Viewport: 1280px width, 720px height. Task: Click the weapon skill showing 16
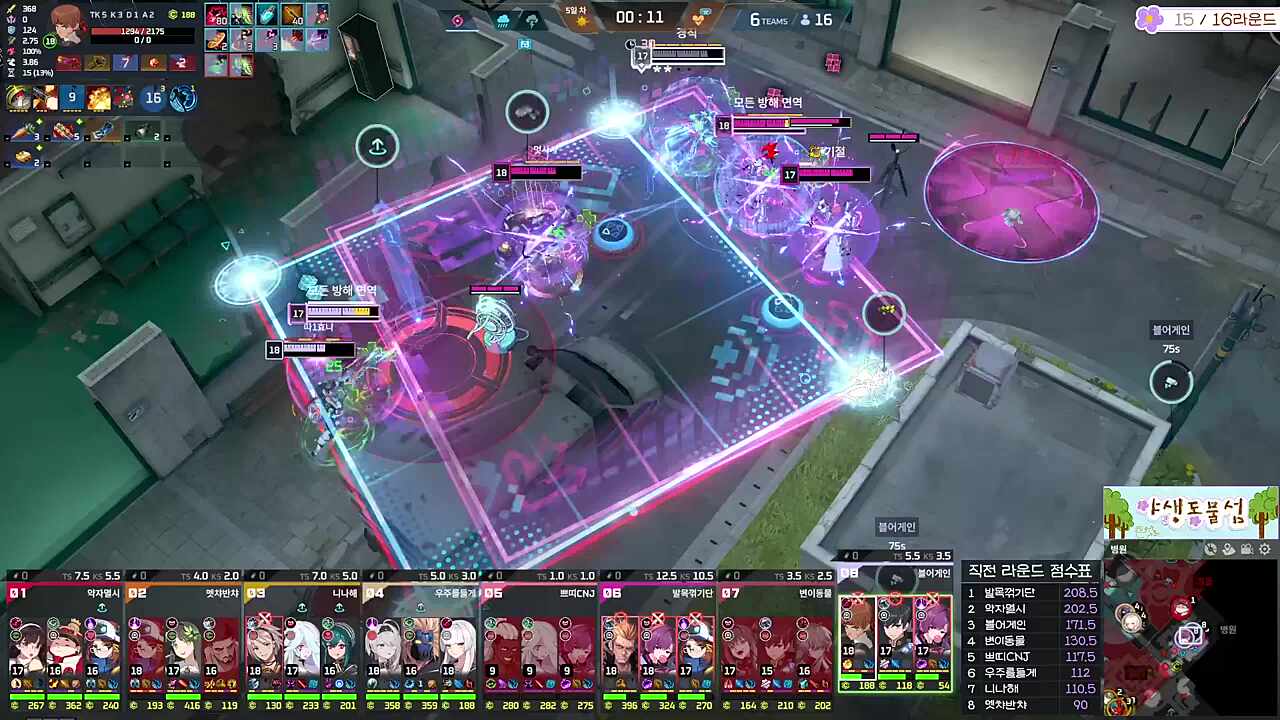153,98
